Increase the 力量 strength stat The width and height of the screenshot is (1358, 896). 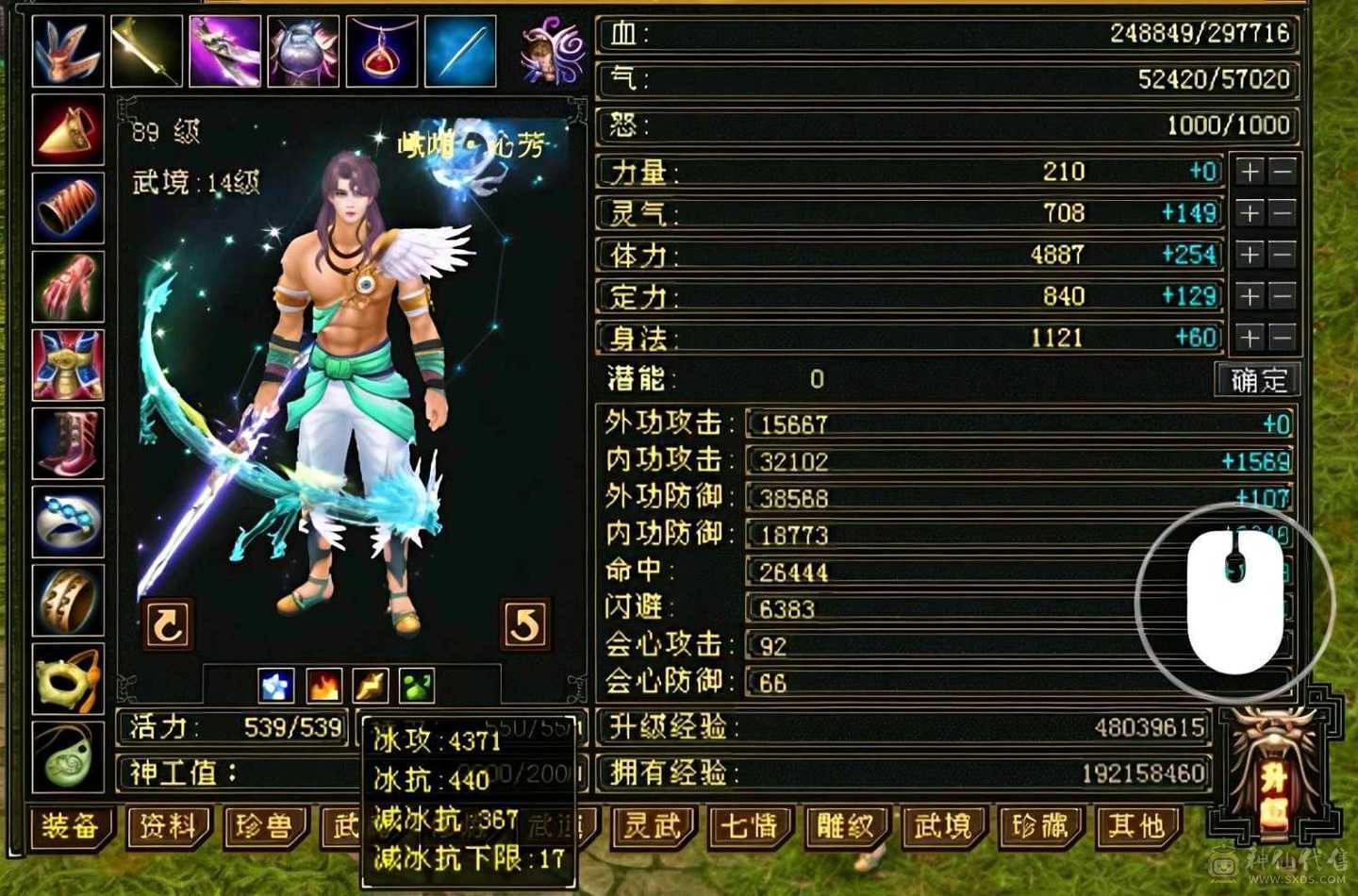point(1250,171)
